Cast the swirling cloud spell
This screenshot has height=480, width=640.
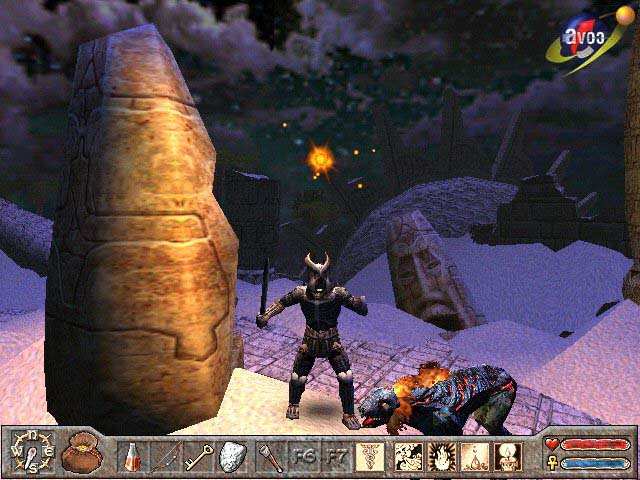pyautogui.click(x=407, y=457)
